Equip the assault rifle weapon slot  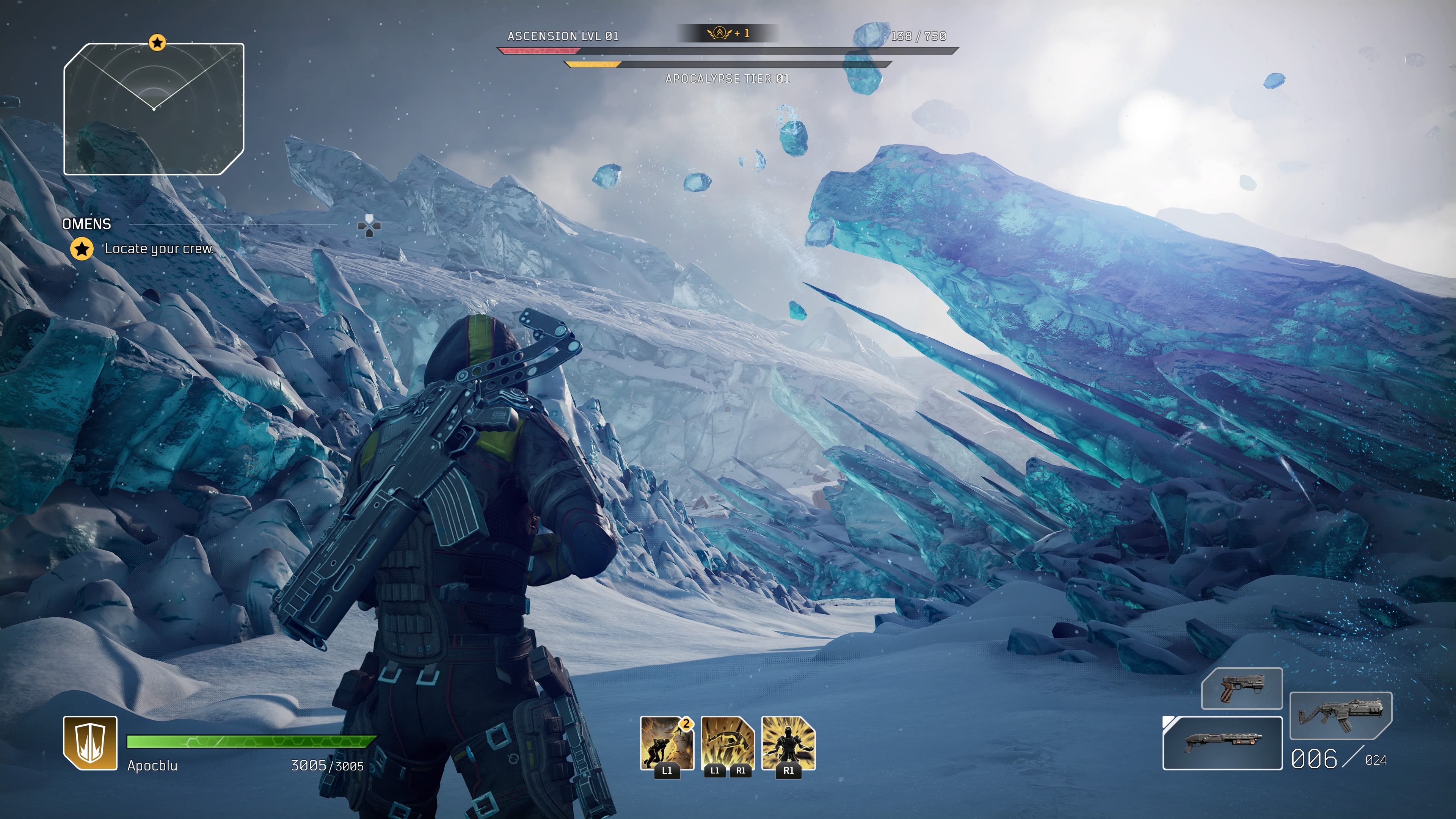tap(1340, 715)
